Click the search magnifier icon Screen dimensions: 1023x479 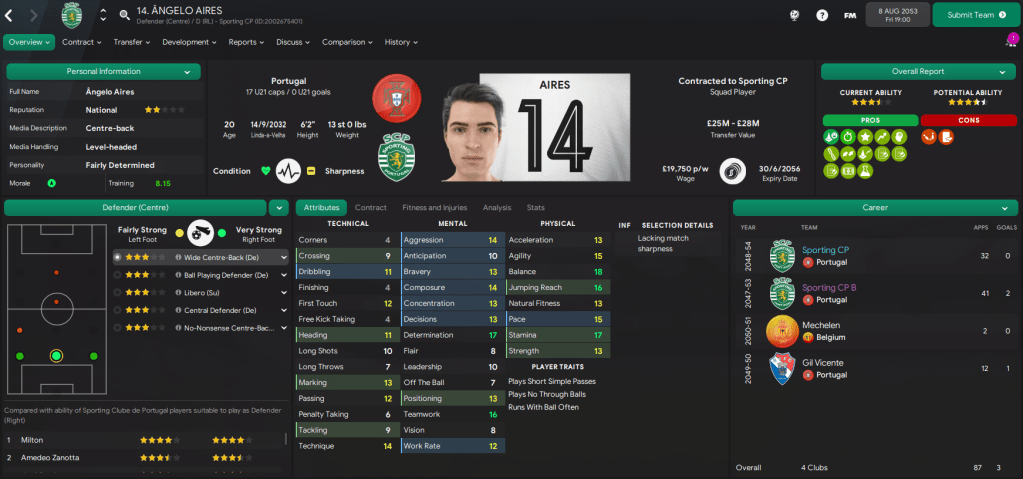pyautogui.click(x=125, y=15)
